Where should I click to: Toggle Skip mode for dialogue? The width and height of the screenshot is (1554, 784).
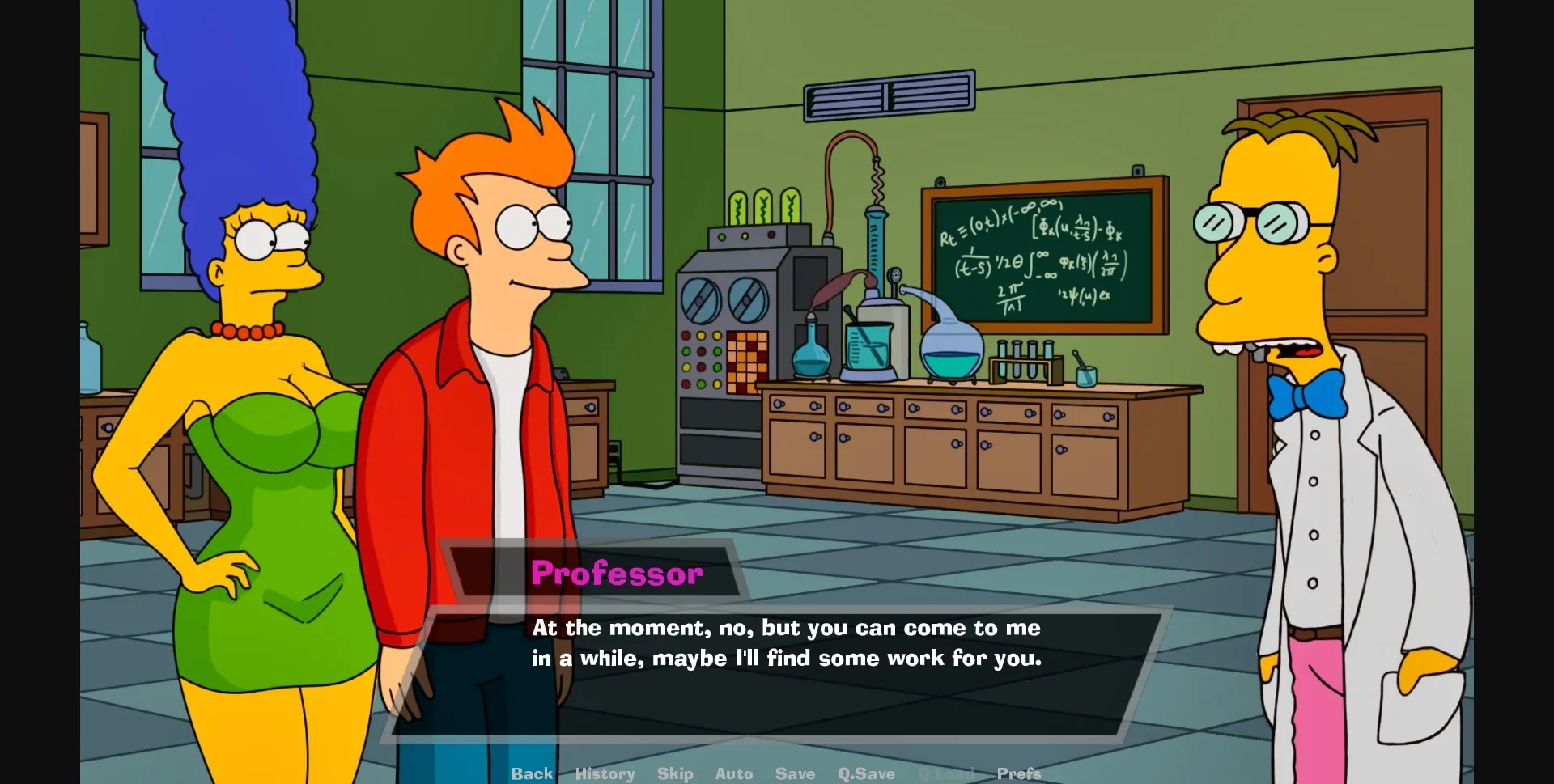click(675, 773)
